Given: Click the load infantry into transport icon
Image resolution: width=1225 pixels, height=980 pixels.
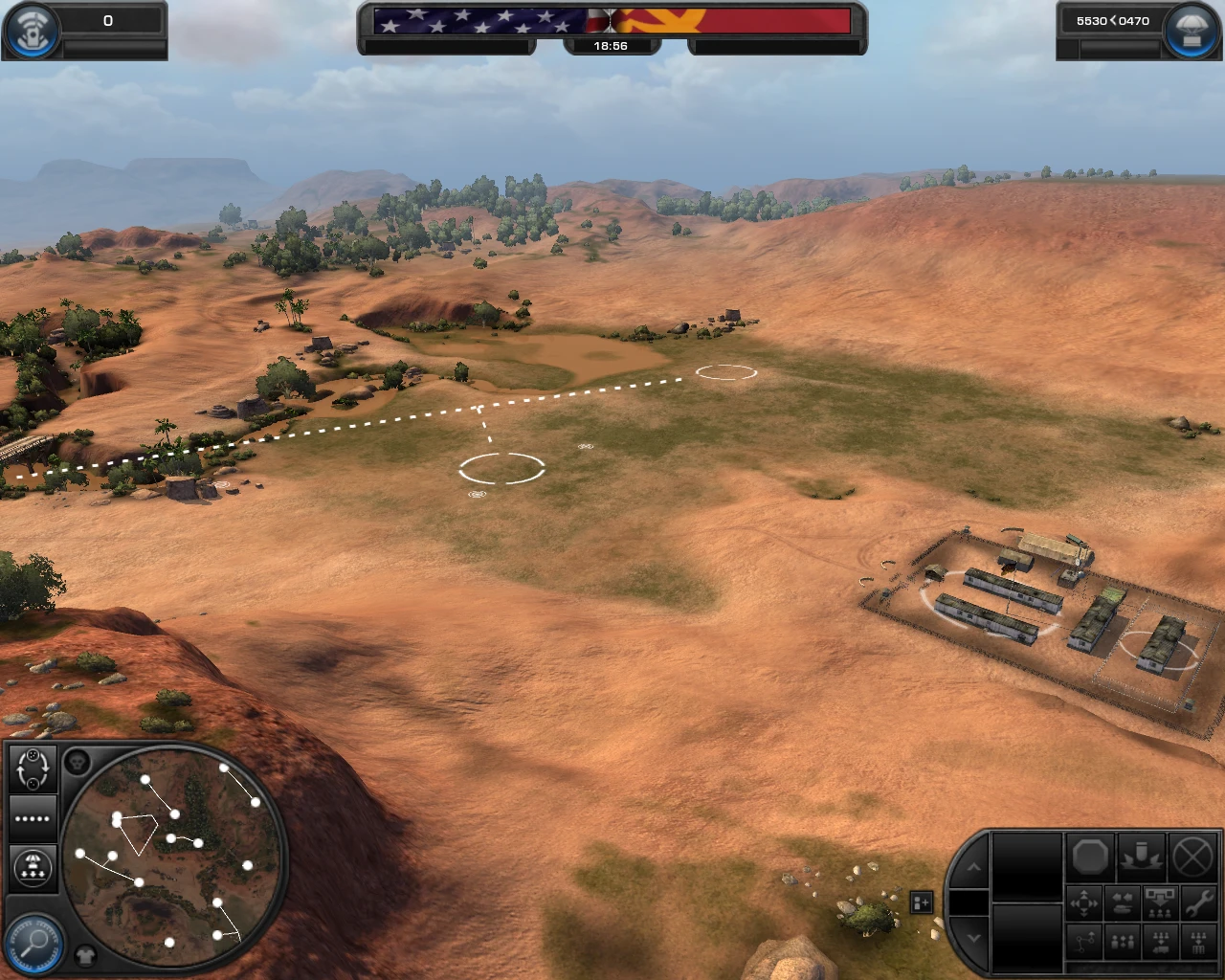Looking at the screenshot, I should (1160, 939).
